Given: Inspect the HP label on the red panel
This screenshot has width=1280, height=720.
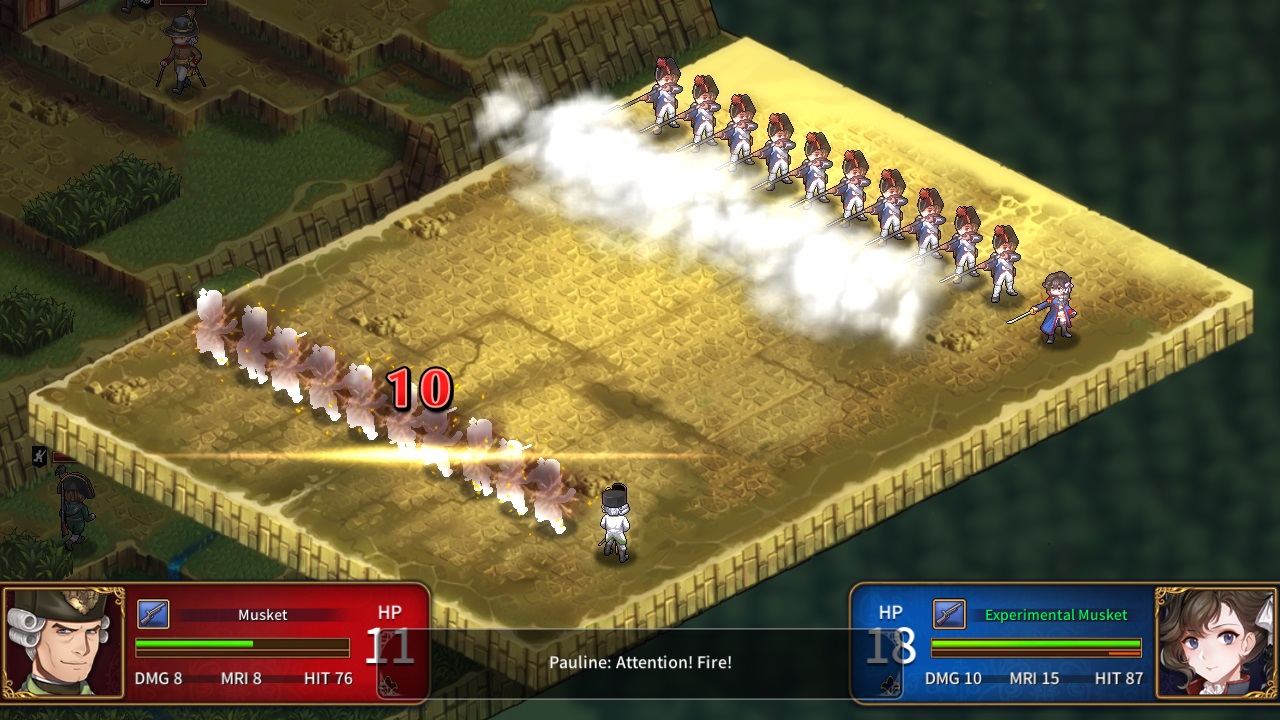Looking at the screenshot, I should pos(388,612).
